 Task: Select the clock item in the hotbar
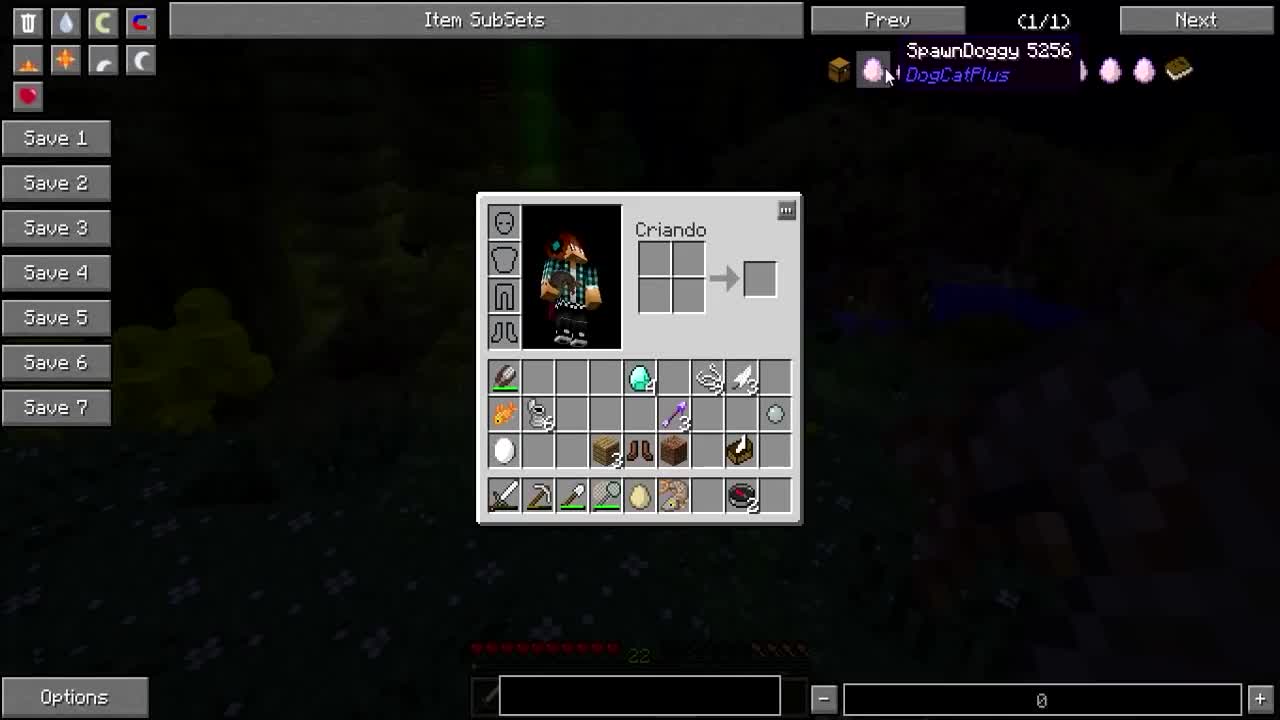741,494
